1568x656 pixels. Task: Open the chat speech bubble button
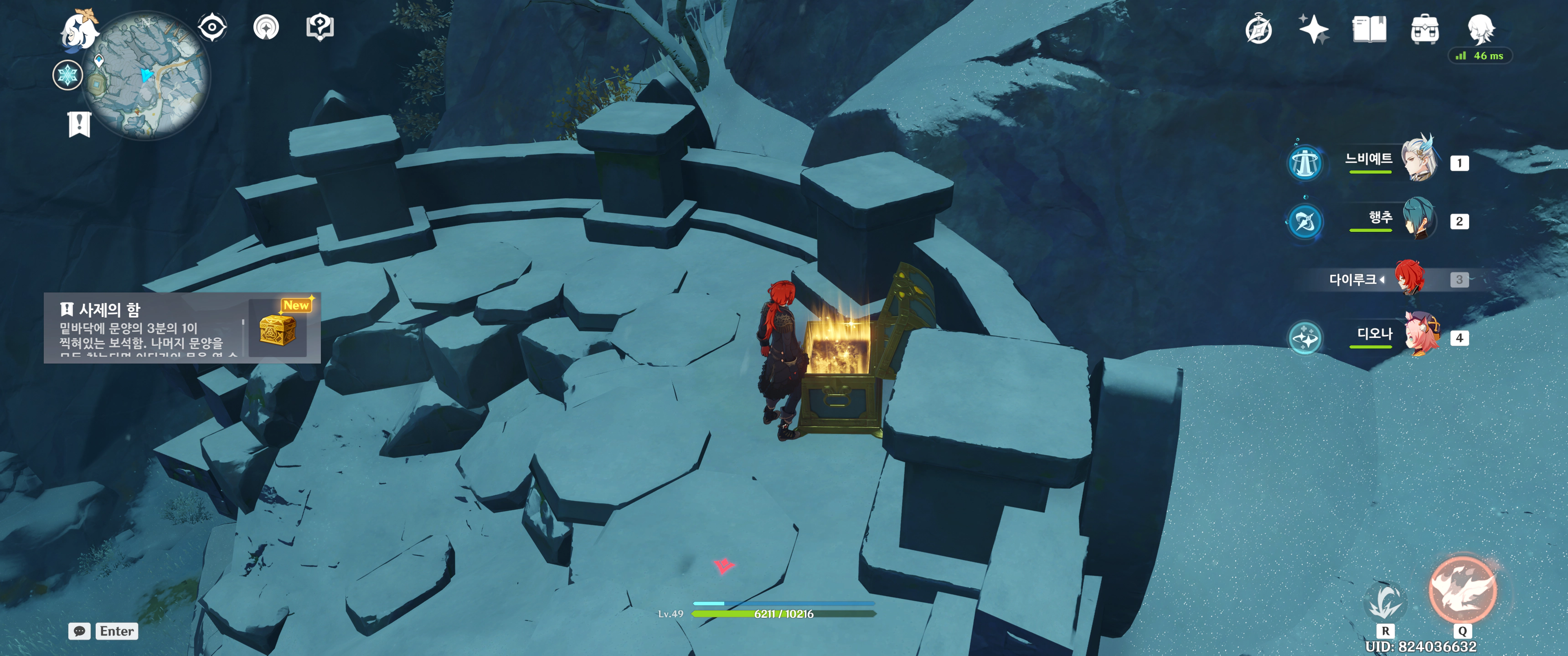pyautogui.click(x=79, y=631)
